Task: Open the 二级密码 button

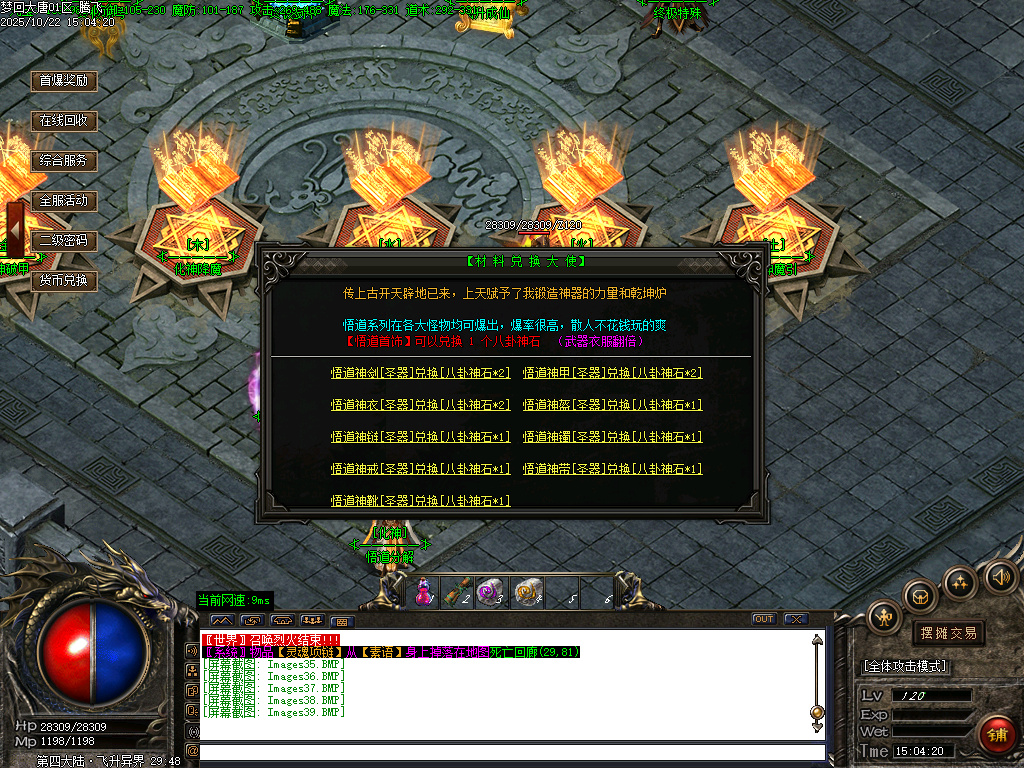Action: [x=64, y=241]
